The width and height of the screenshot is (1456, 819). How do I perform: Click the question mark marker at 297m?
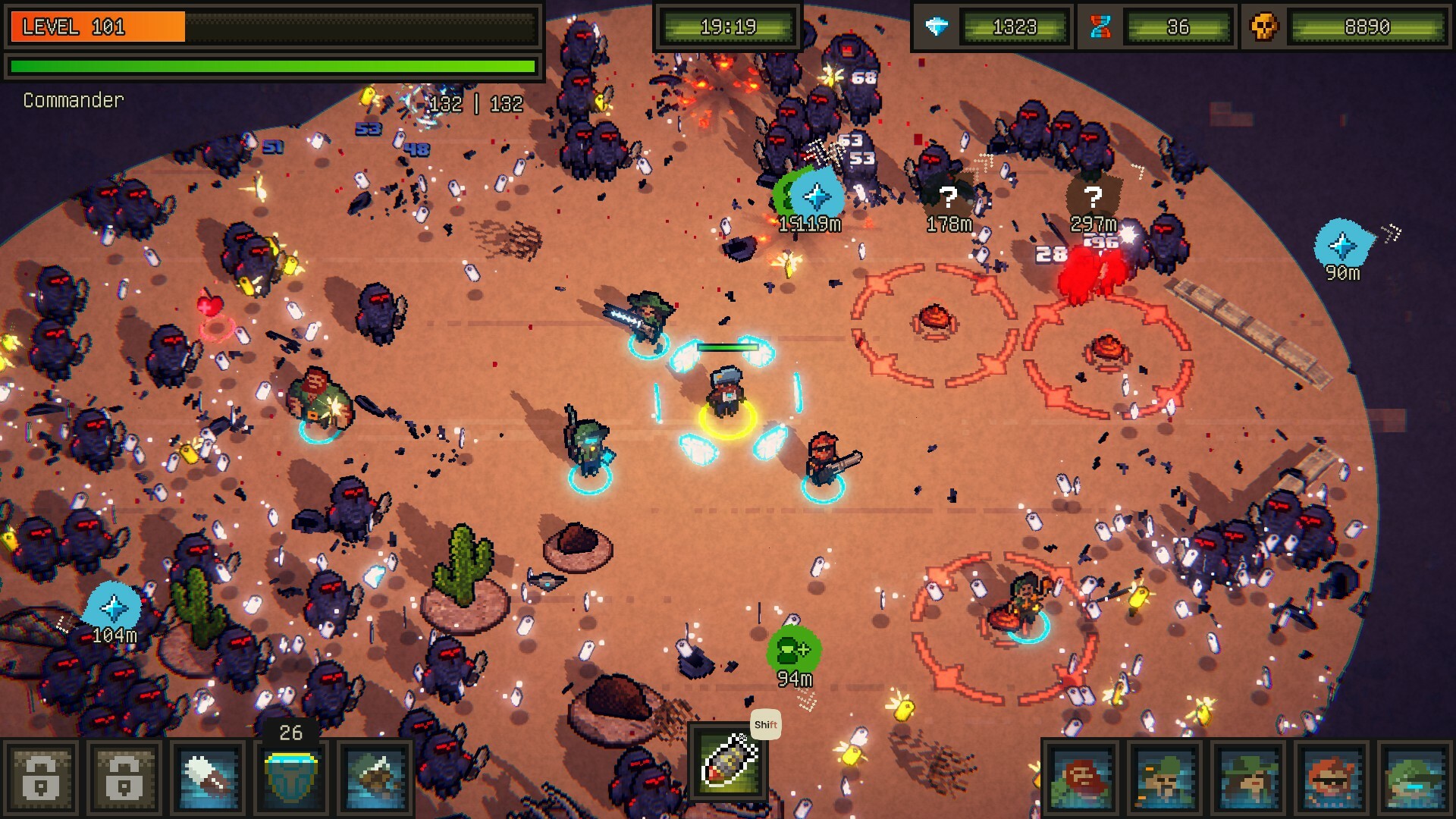click(1092, 197)
